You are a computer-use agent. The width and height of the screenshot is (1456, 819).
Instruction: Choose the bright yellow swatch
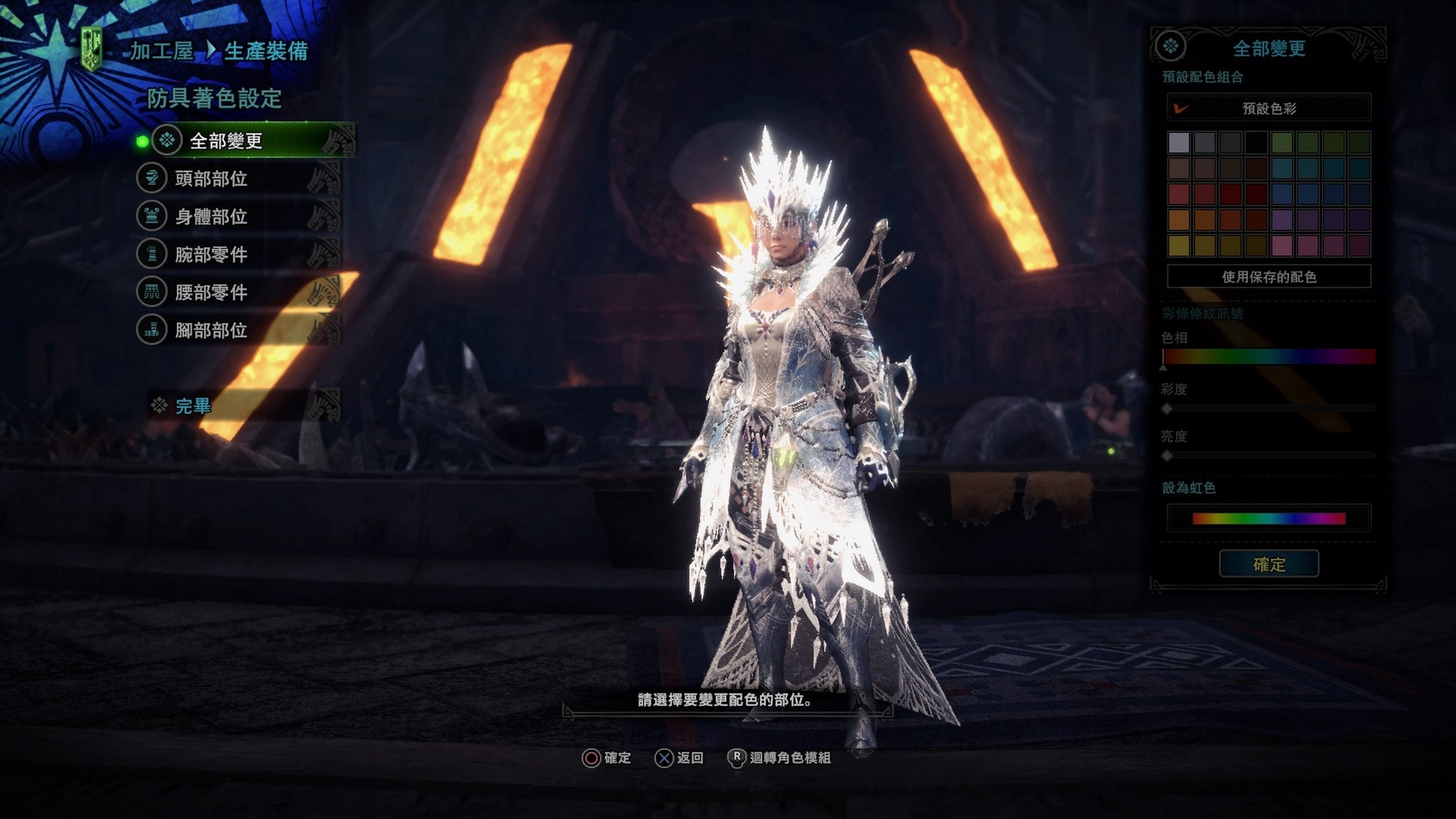pyautogui.click(x=1178, y=246)
